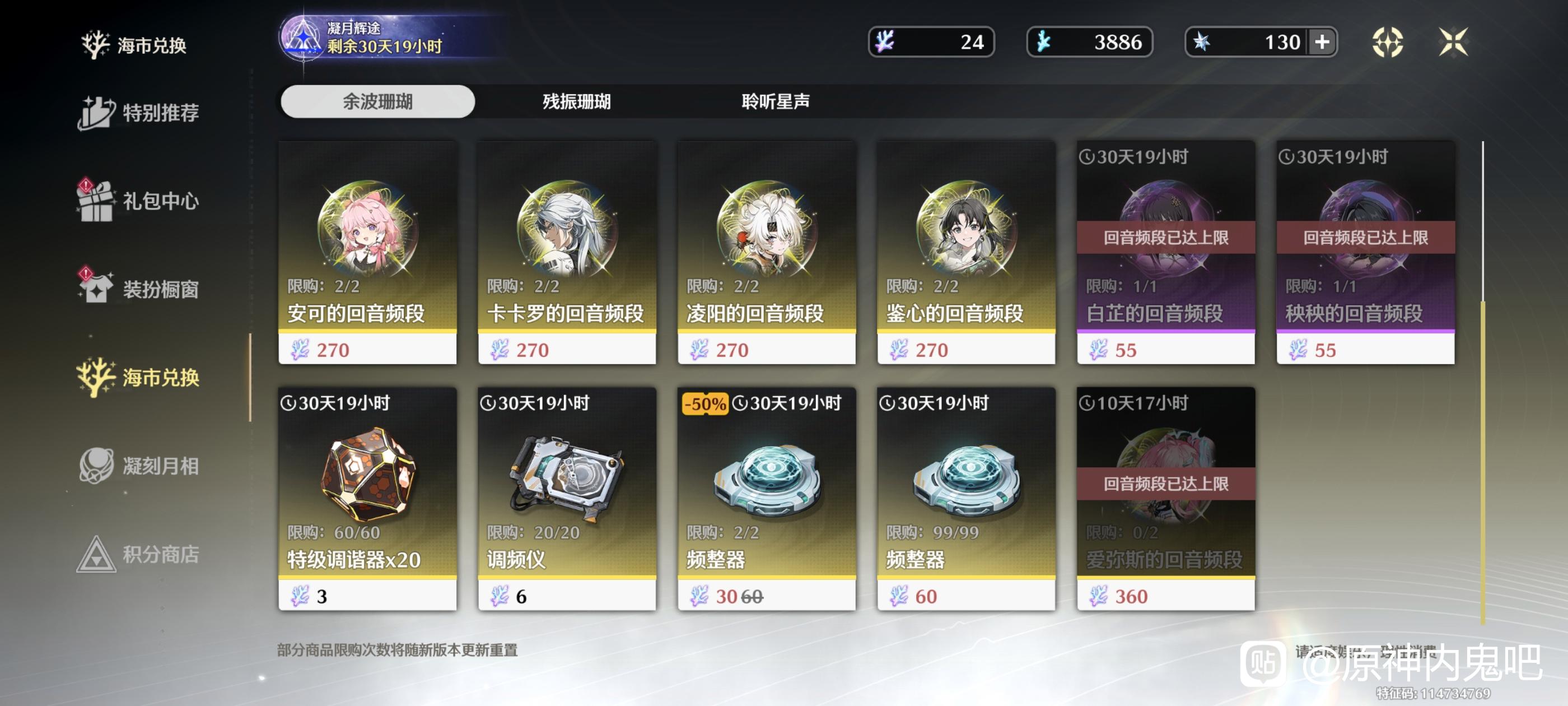Open the 特别推荐 menu section

tap(139, 113)
